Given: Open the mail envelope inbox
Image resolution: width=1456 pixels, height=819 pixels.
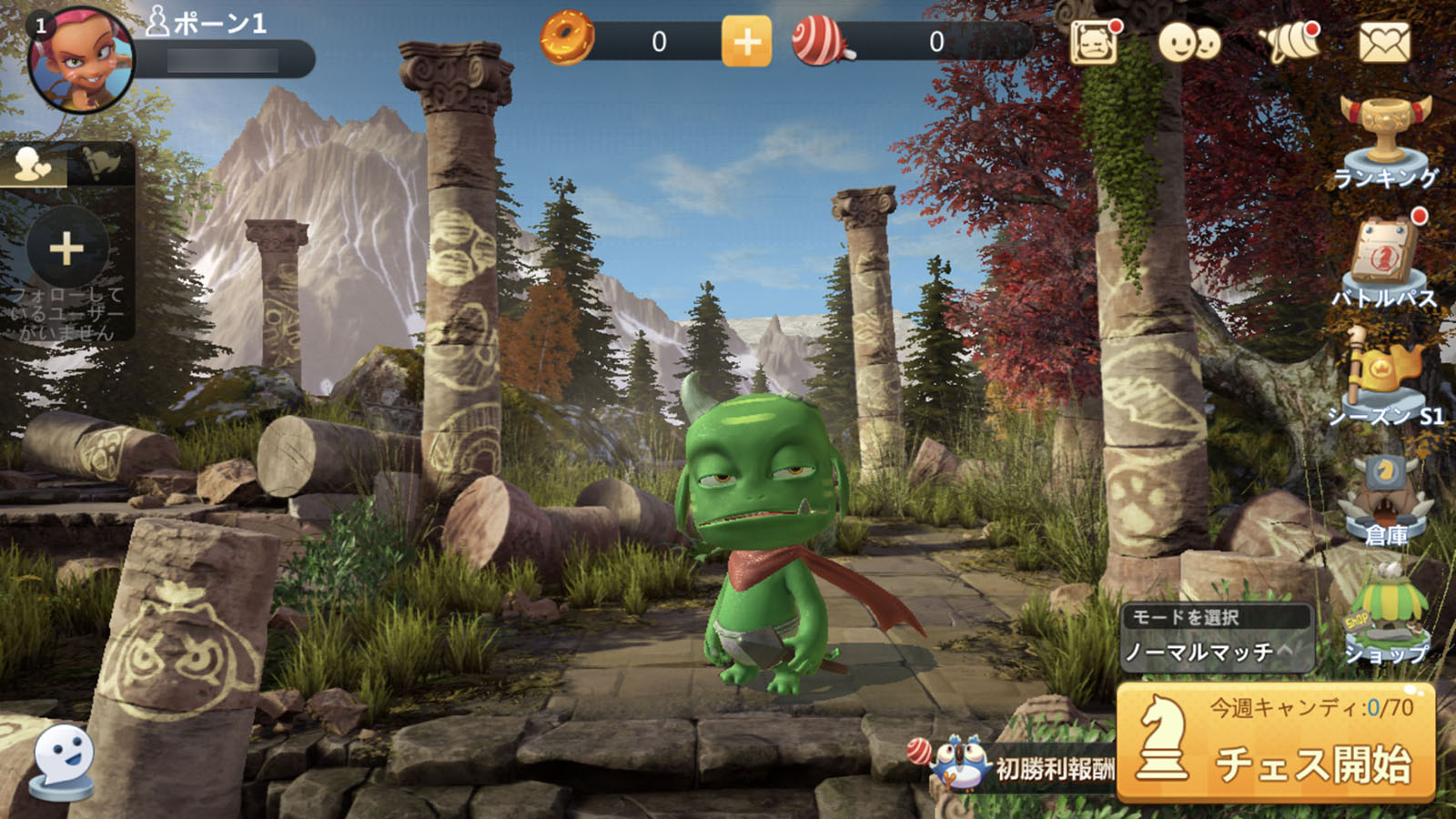Looking at the screenshot, I should pyautogui.click(x=1384, y=42).
